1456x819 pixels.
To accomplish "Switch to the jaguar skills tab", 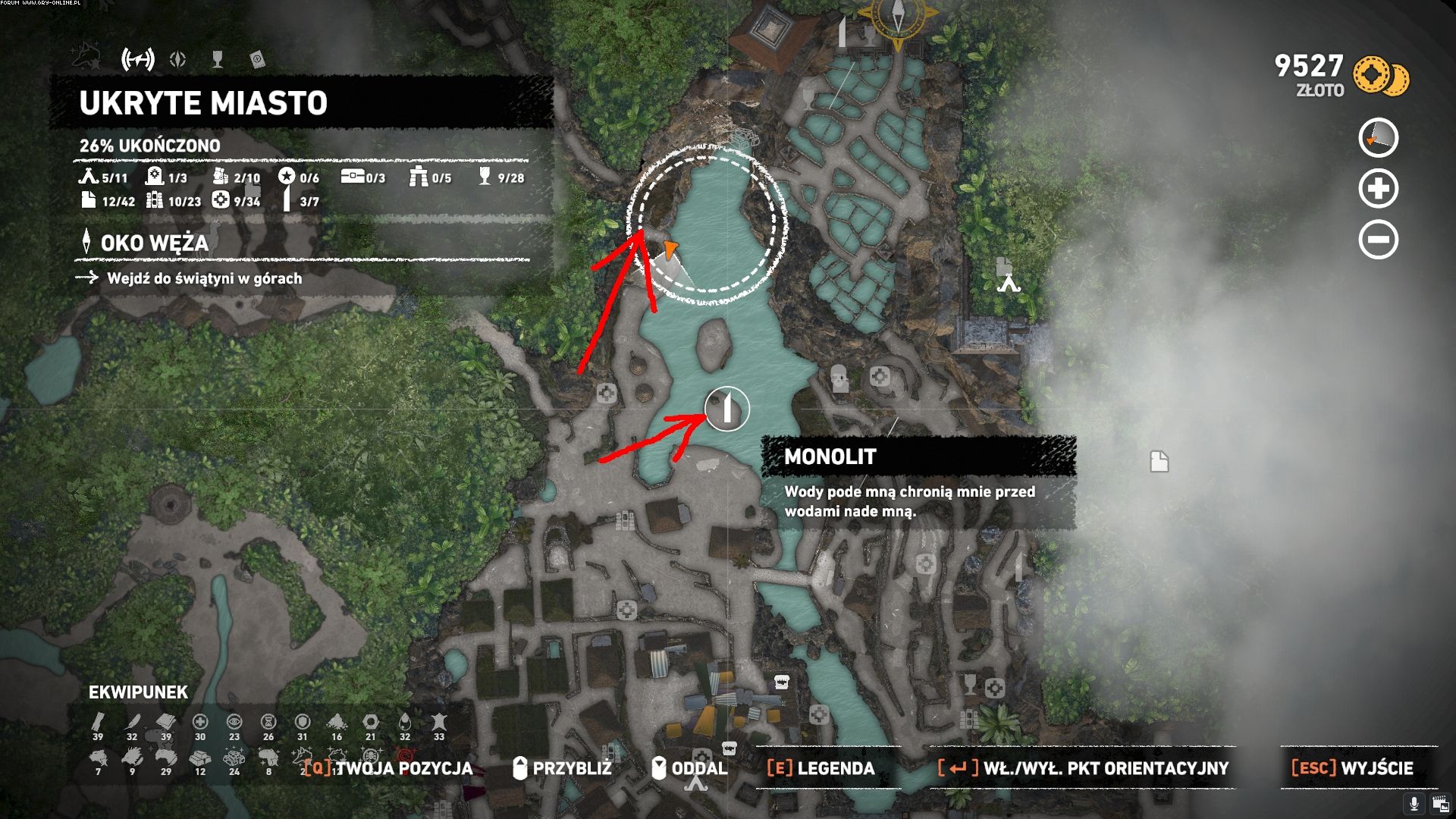I will pos(88,58).
